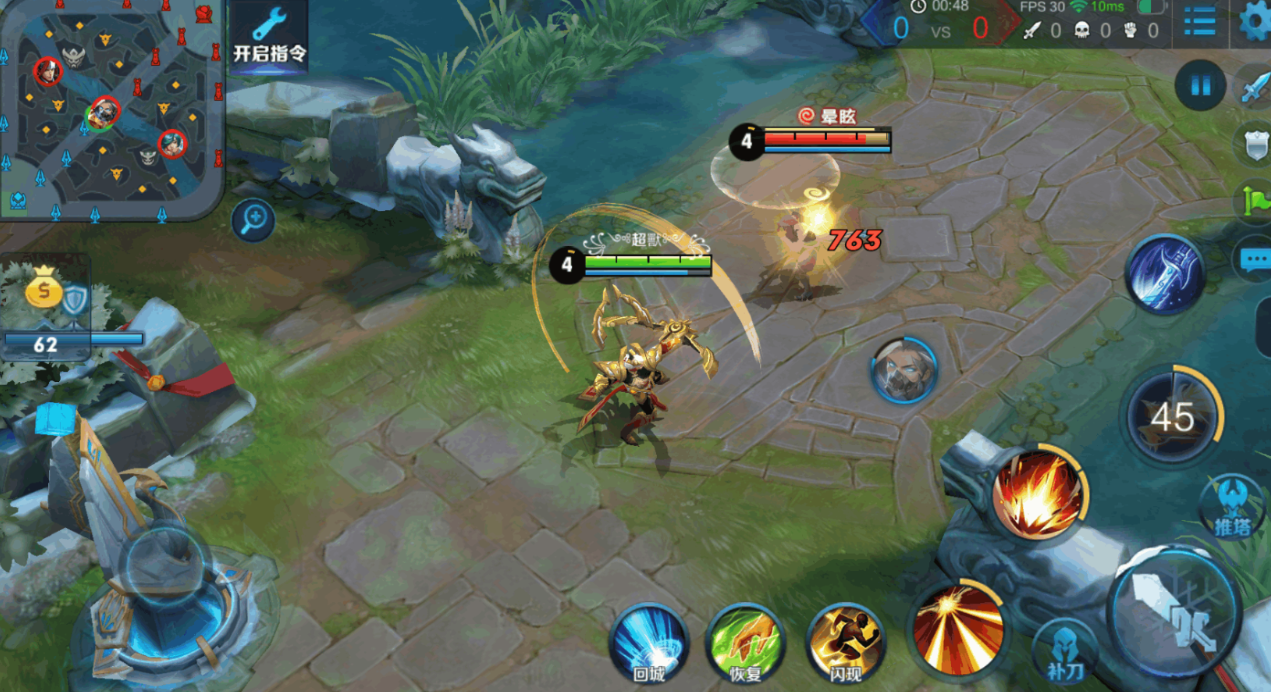
Task: Show the scoreboard list panel
Action: [x=1199, y=22]
